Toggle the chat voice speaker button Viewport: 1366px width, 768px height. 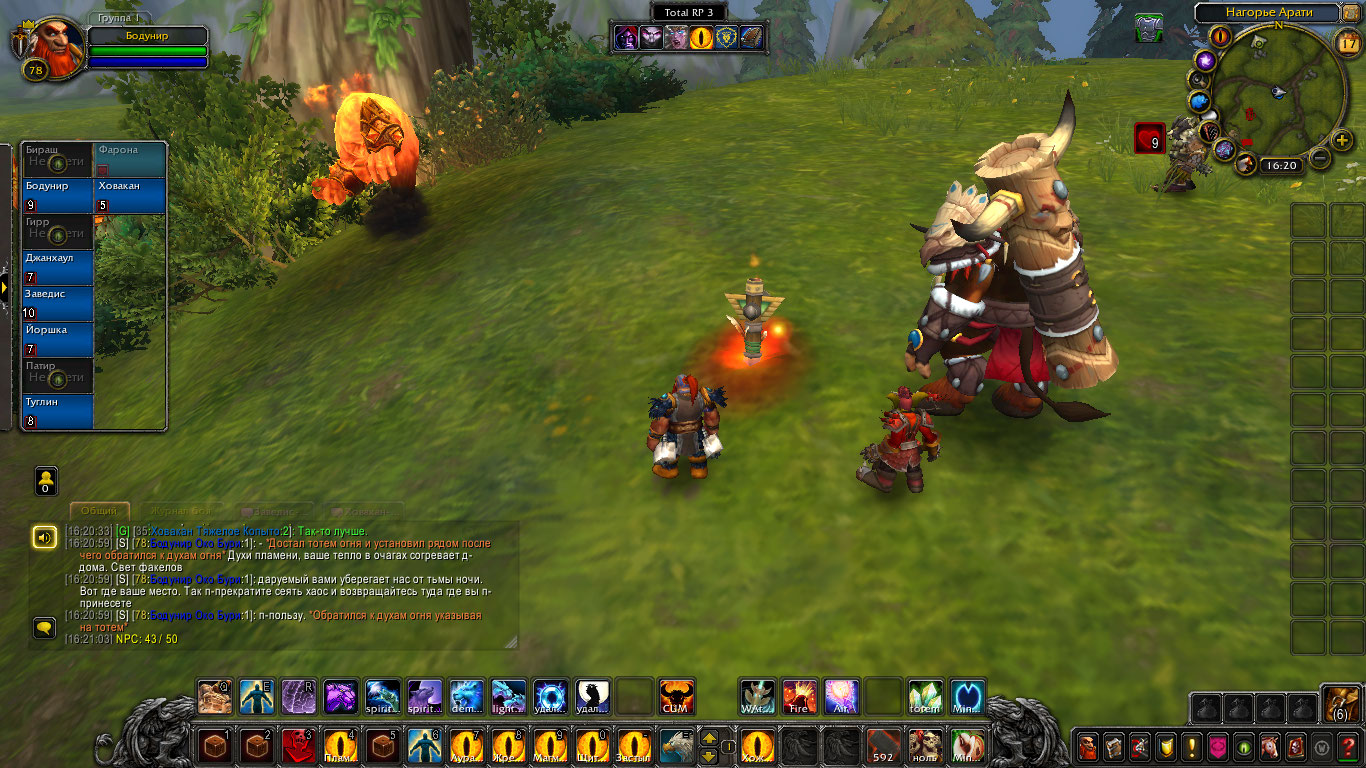(x=44, y=537)
